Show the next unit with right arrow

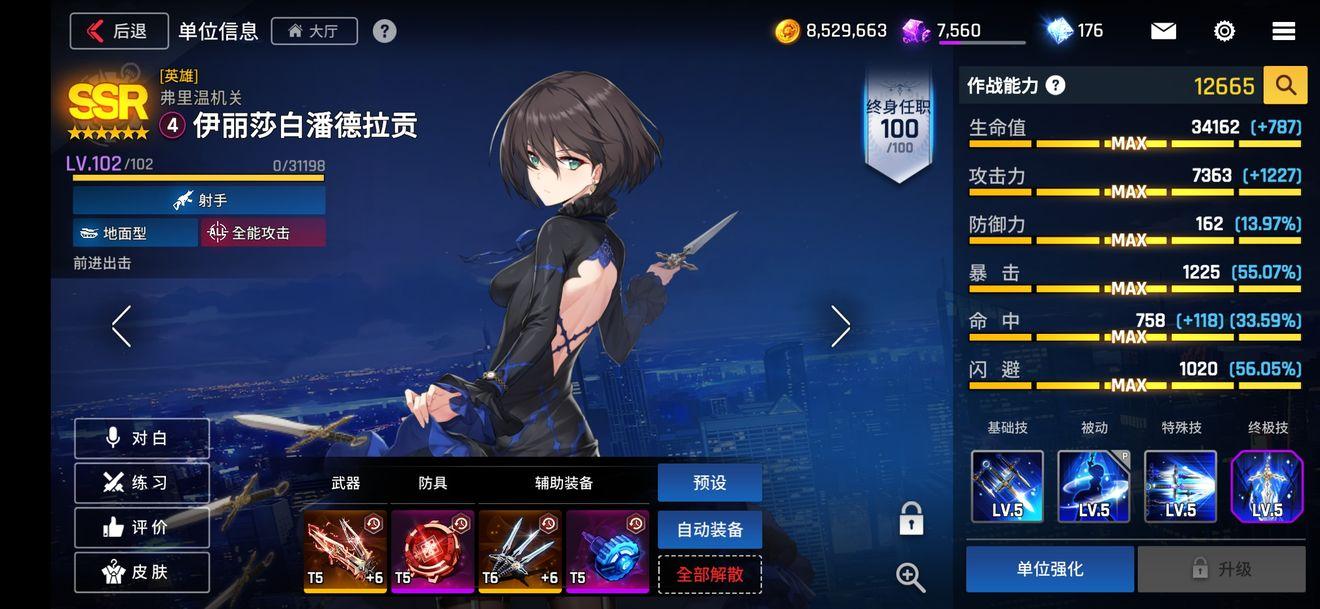pos(840,326)
